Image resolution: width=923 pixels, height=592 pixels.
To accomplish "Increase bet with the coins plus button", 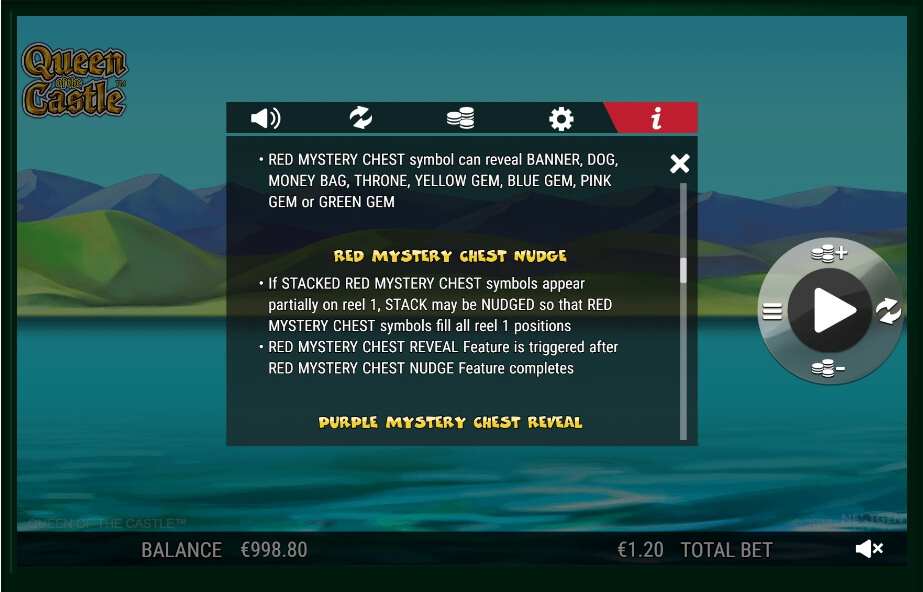I will (x=828, y=253).
